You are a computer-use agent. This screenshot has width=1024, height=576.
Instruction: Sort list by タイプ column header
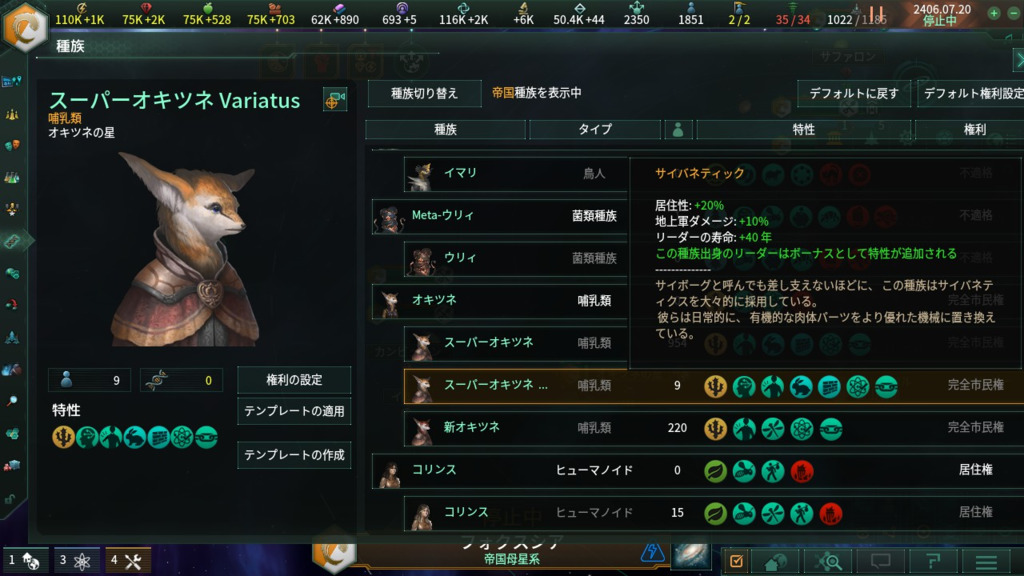595,130
